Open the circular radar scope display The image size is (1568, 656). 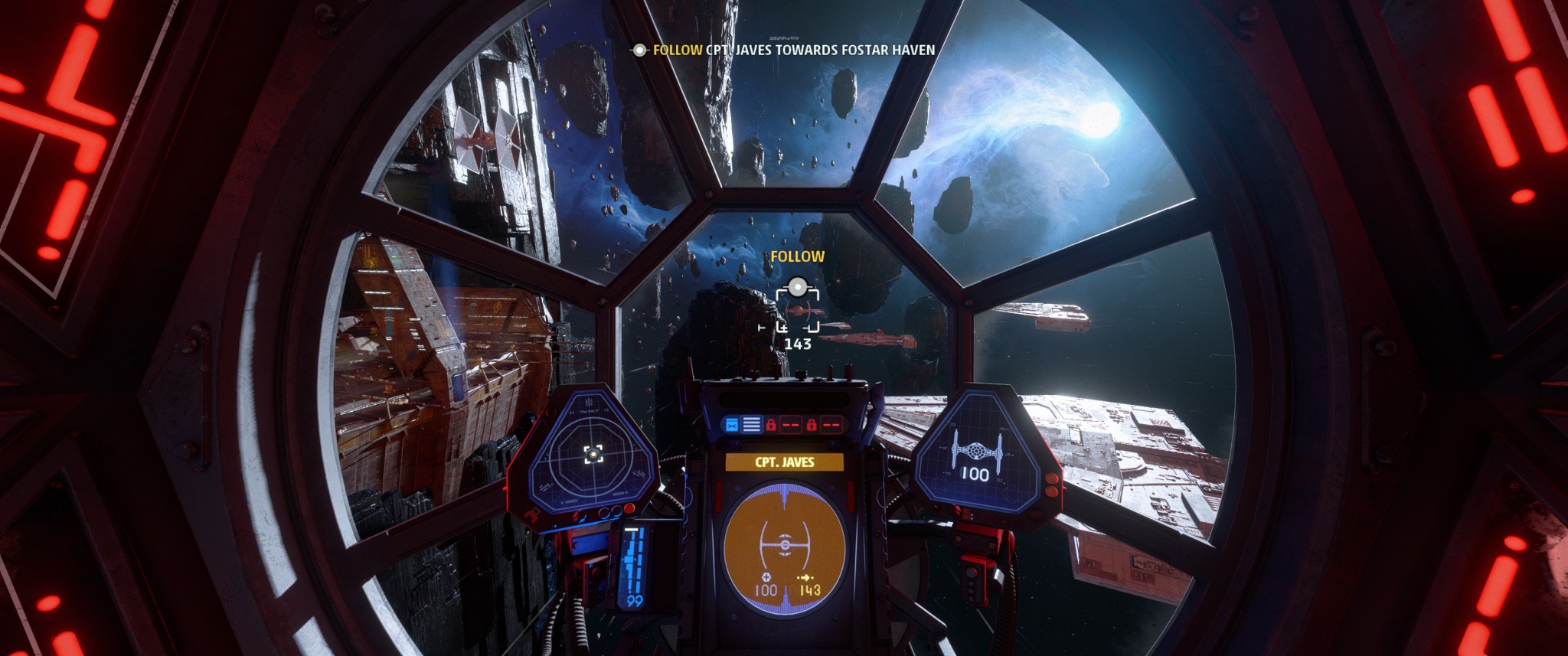[x=591, y=455]
